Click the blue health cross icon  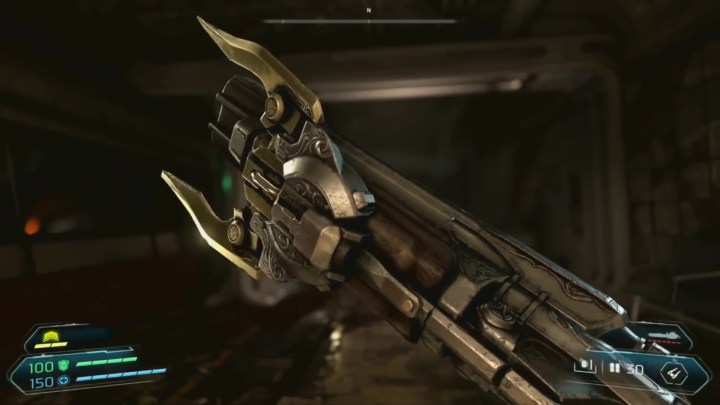point(61,379)
